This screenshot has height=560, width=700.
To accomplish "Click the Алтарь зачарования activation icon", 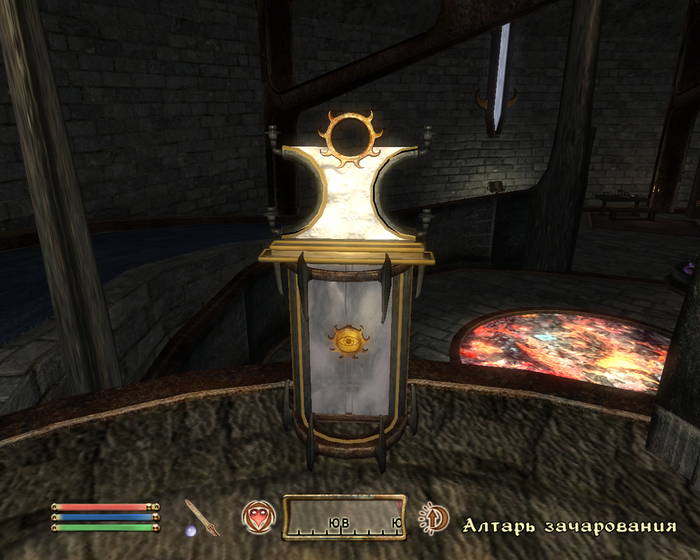I will point(433,518).
